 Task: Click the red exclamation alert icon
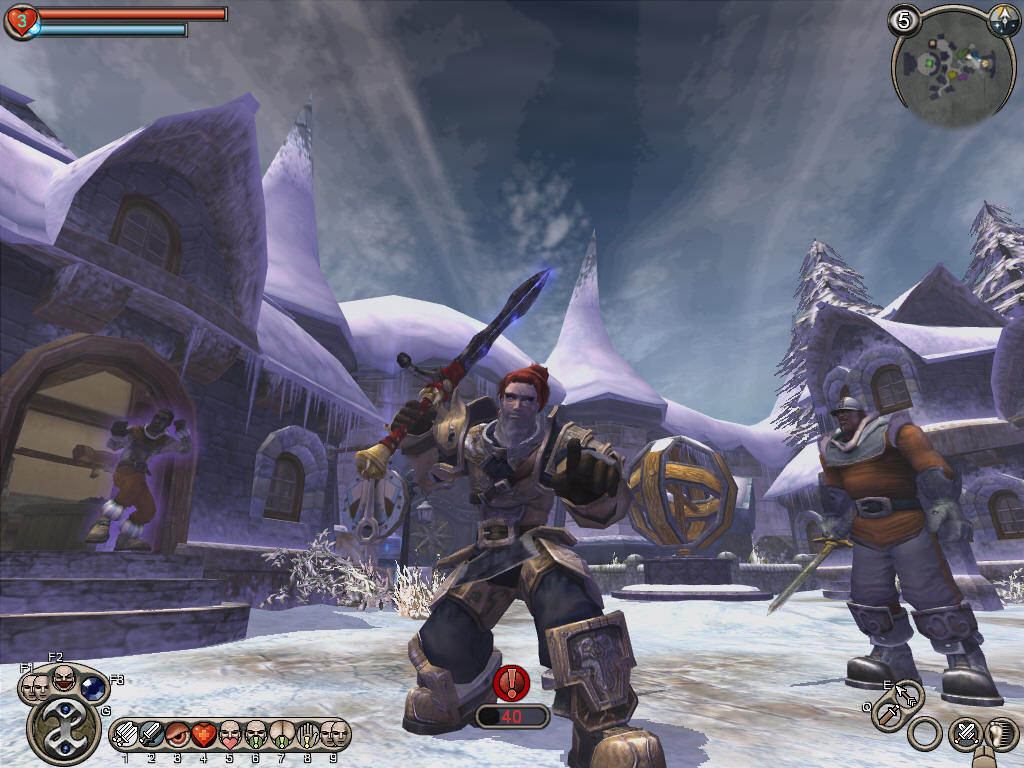(x=512, y=684)
